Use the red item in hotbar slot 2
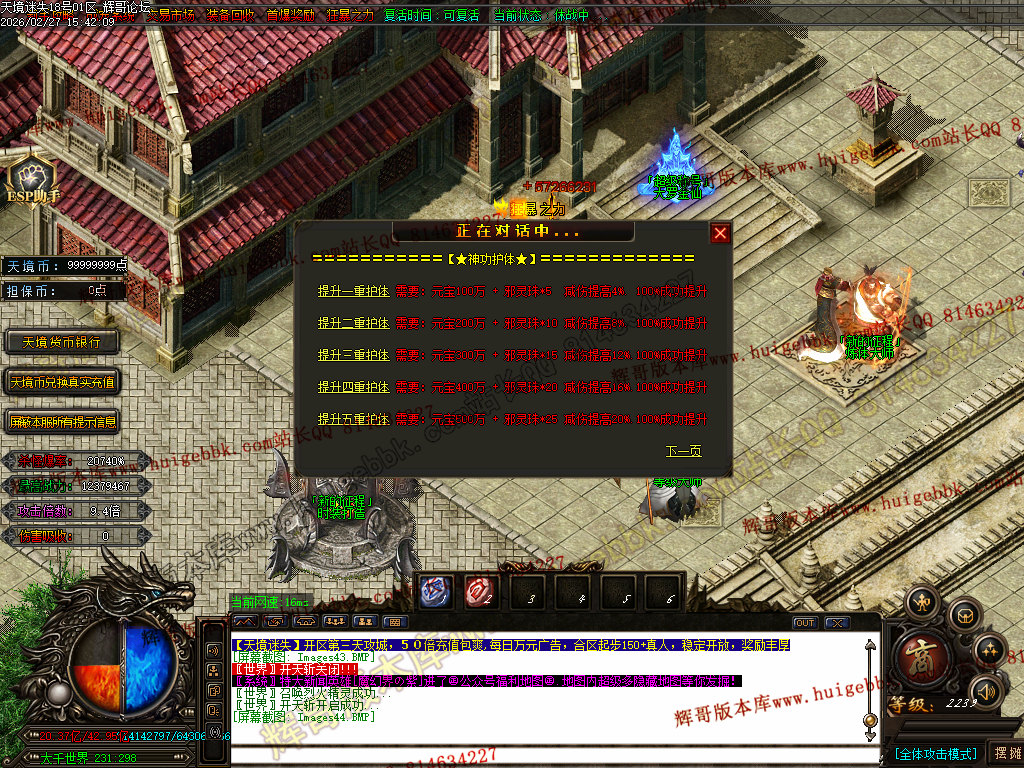The width and height of the screenshot is (1024, 768). pos(480,593)
